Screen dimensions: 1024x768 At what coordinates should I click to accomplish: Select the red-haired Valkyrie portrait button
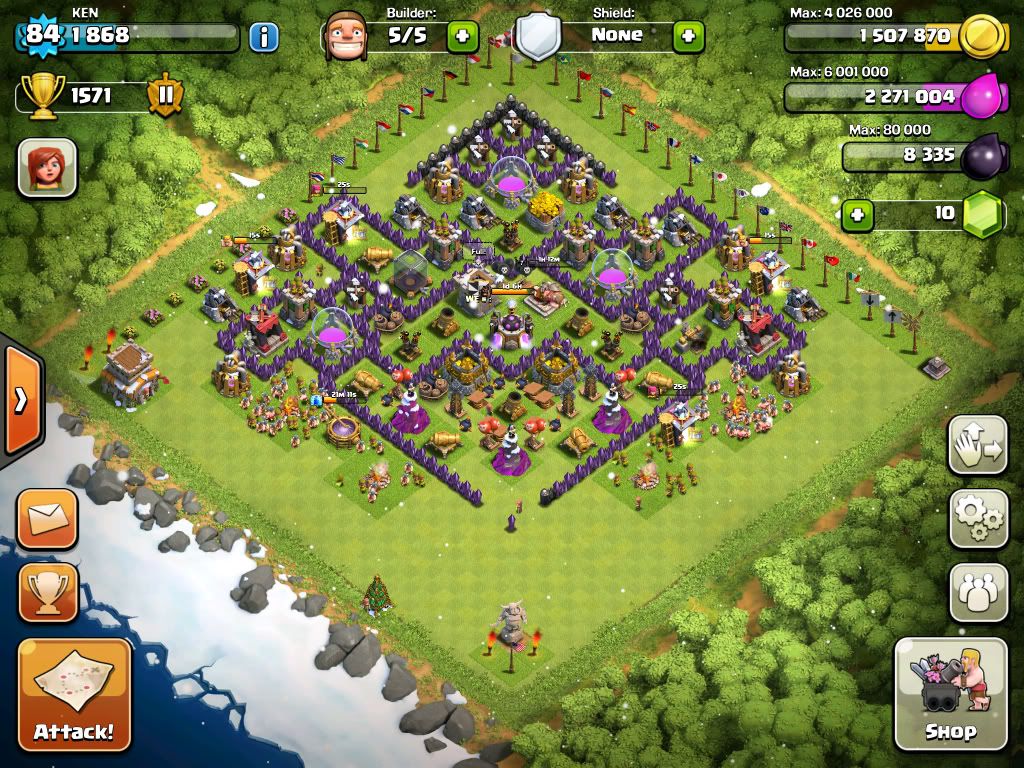point(47,167)
